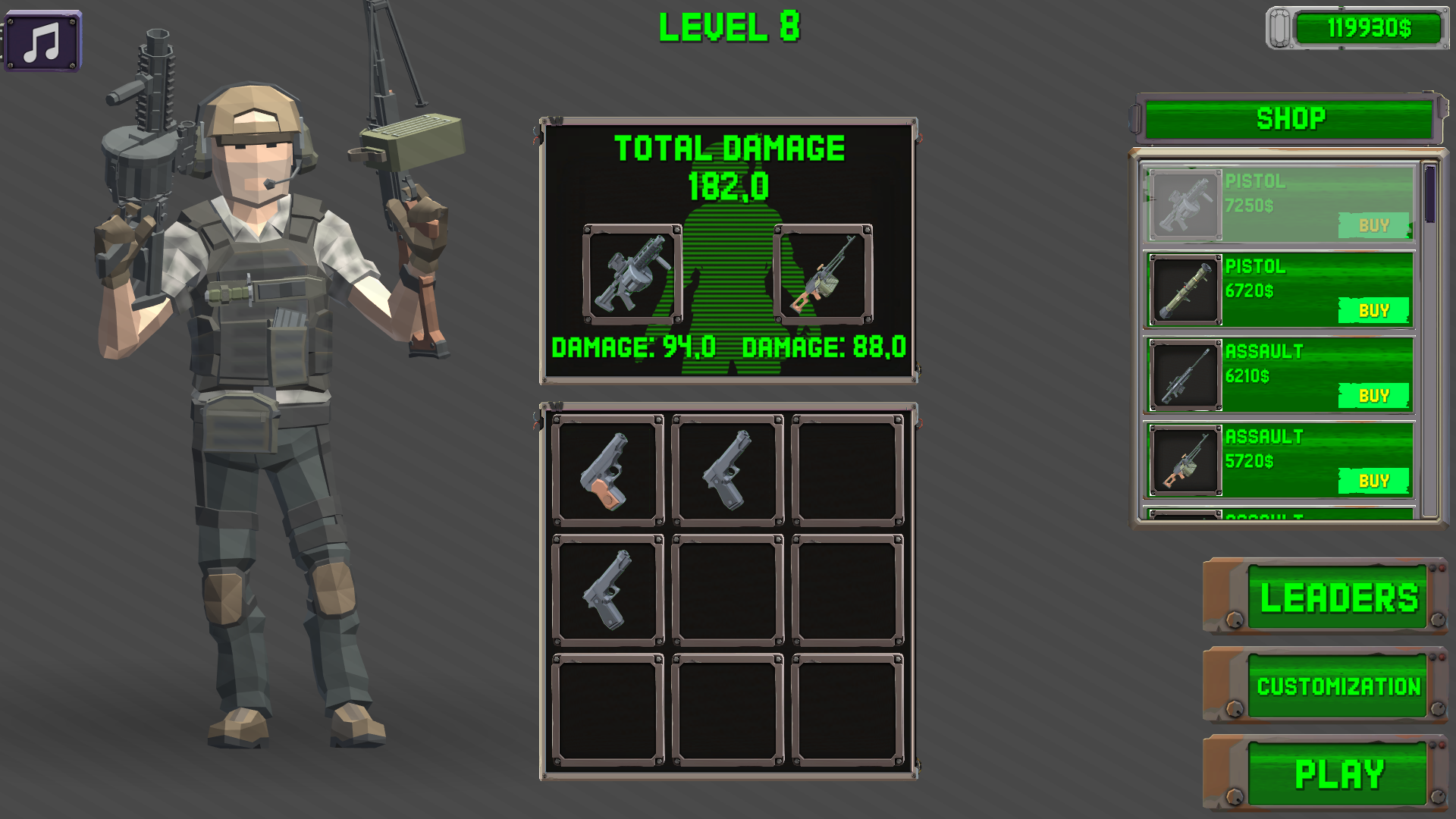Buy the Assault weapon priced 5720$
Screen dimensions: 1456x819
point(1374,480)
